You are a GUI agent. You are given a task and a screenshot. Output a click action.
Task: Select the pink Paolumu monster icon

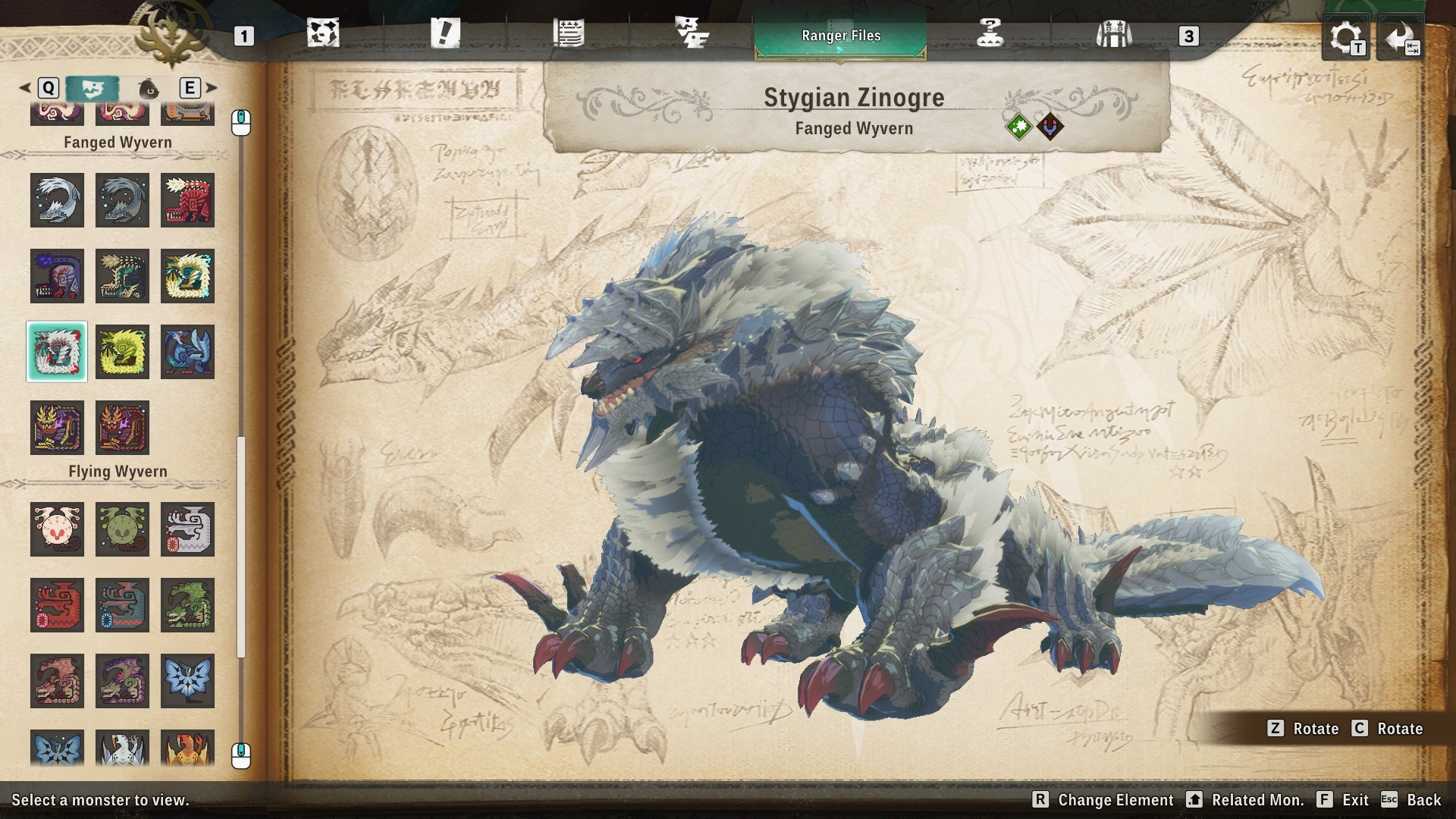pos(57,529)
